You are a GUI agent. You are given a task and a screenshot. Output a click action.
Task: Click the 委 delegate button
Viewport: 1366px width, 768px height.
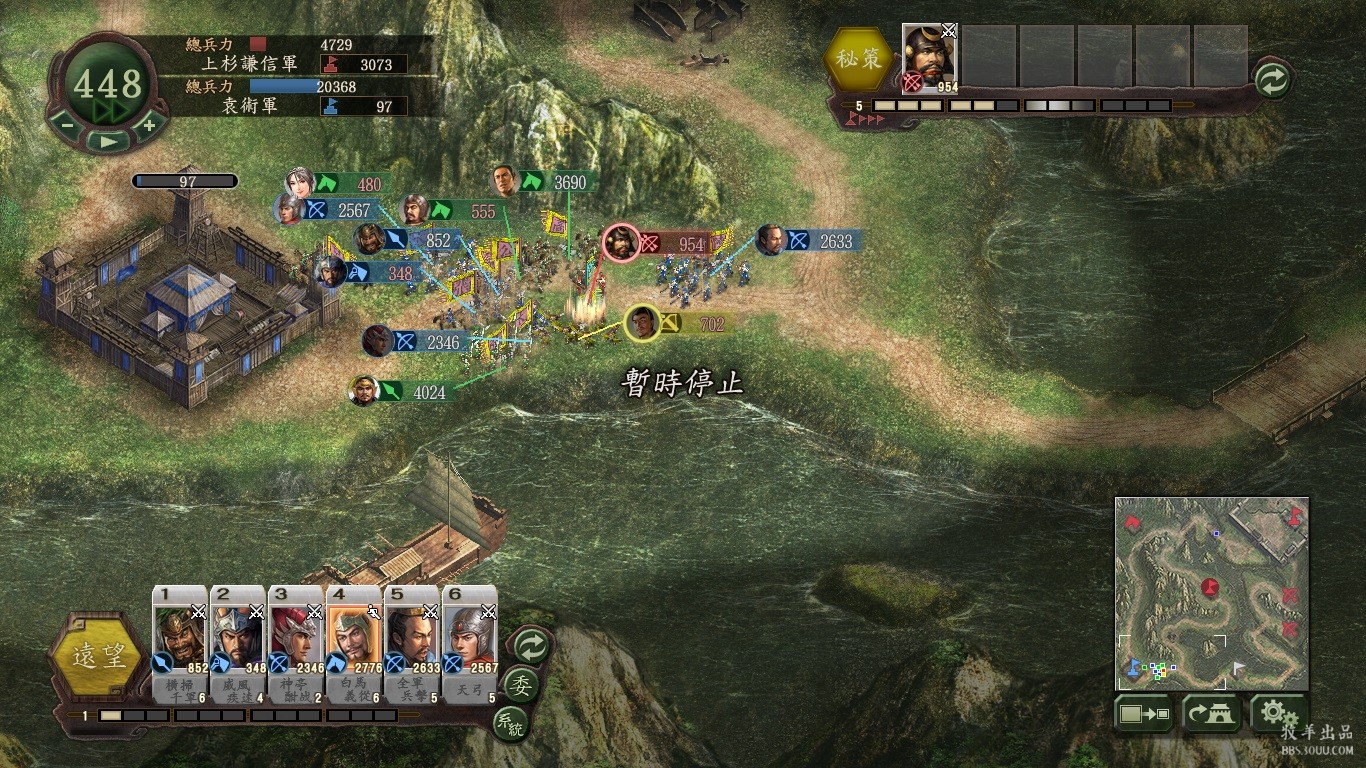pyautogui.click(x=520, y=686)
